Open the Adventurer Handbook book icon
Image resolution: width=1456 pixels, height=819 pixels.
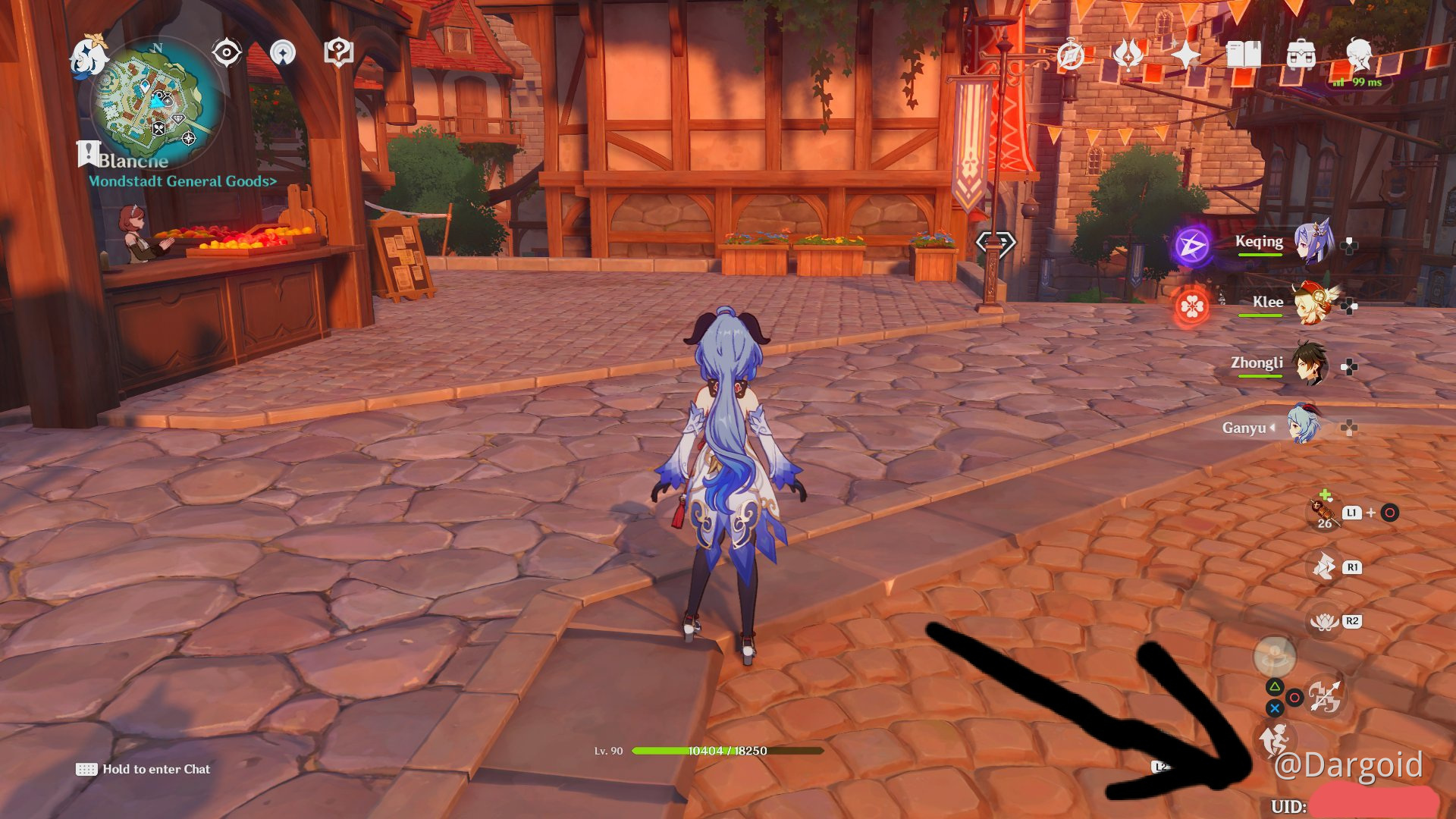1243,55
